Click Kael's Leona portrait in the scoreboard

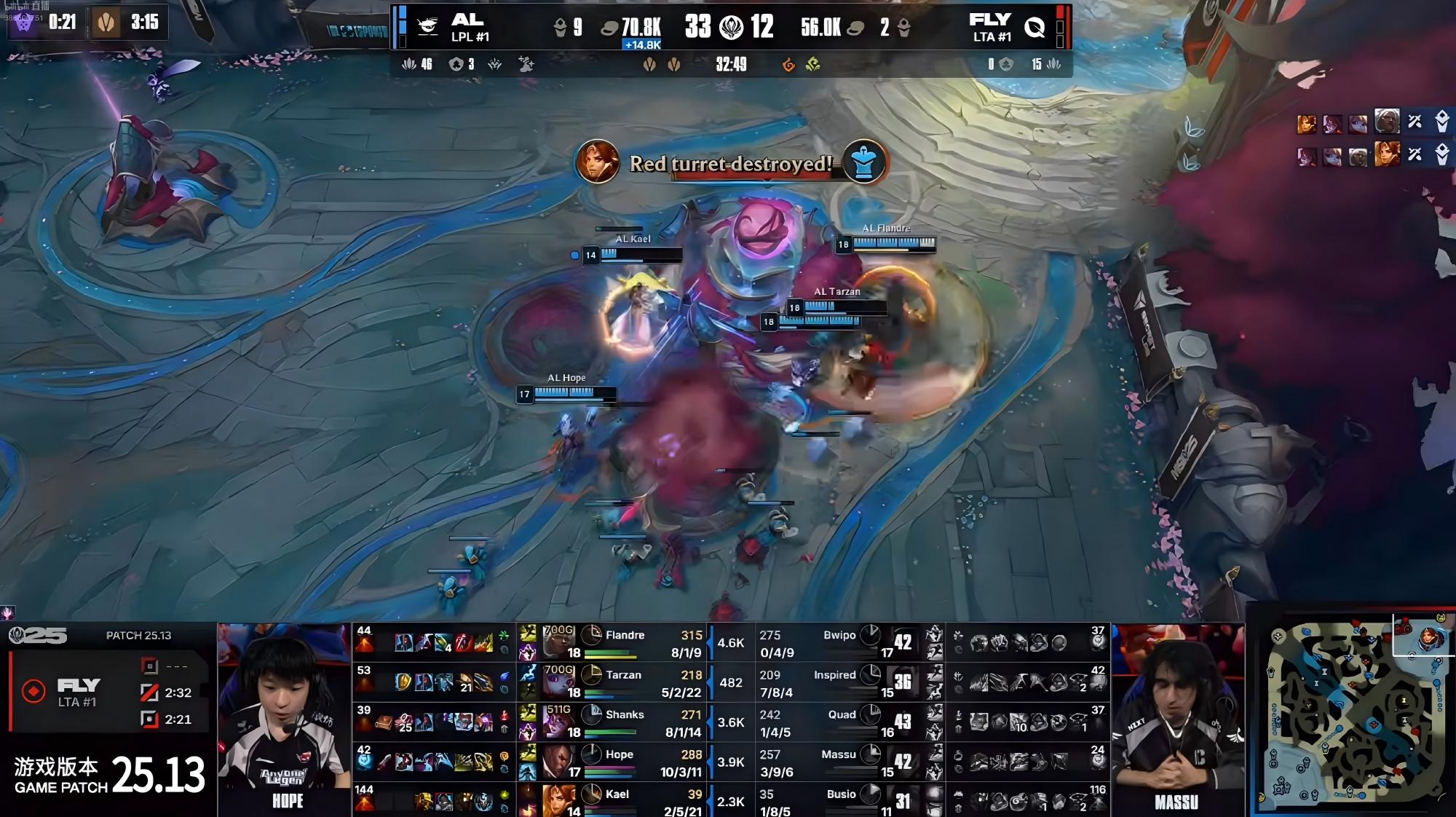click(x=558, y=800)
